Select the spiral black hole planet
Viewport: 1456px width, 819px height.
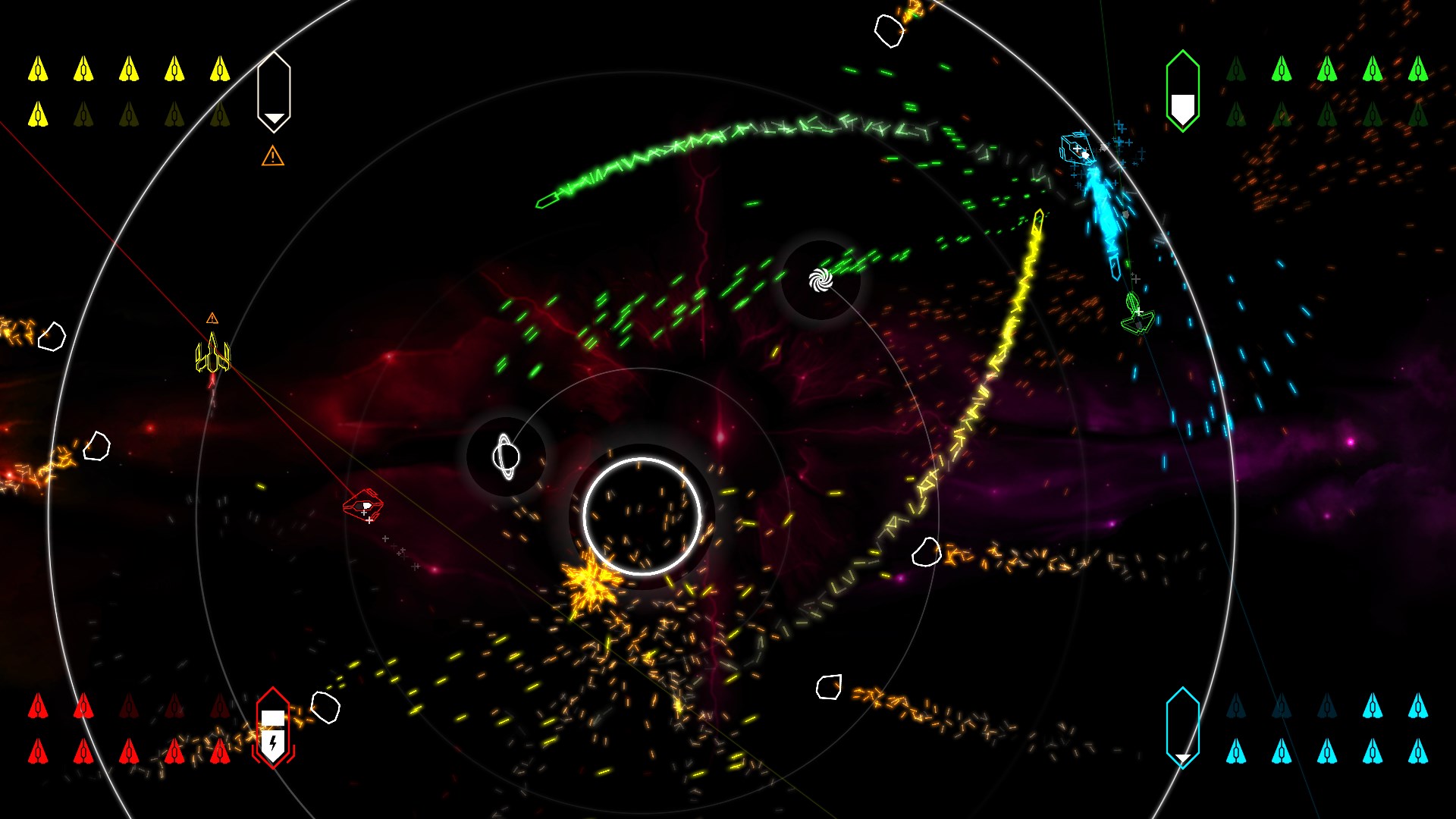[819, 278]
